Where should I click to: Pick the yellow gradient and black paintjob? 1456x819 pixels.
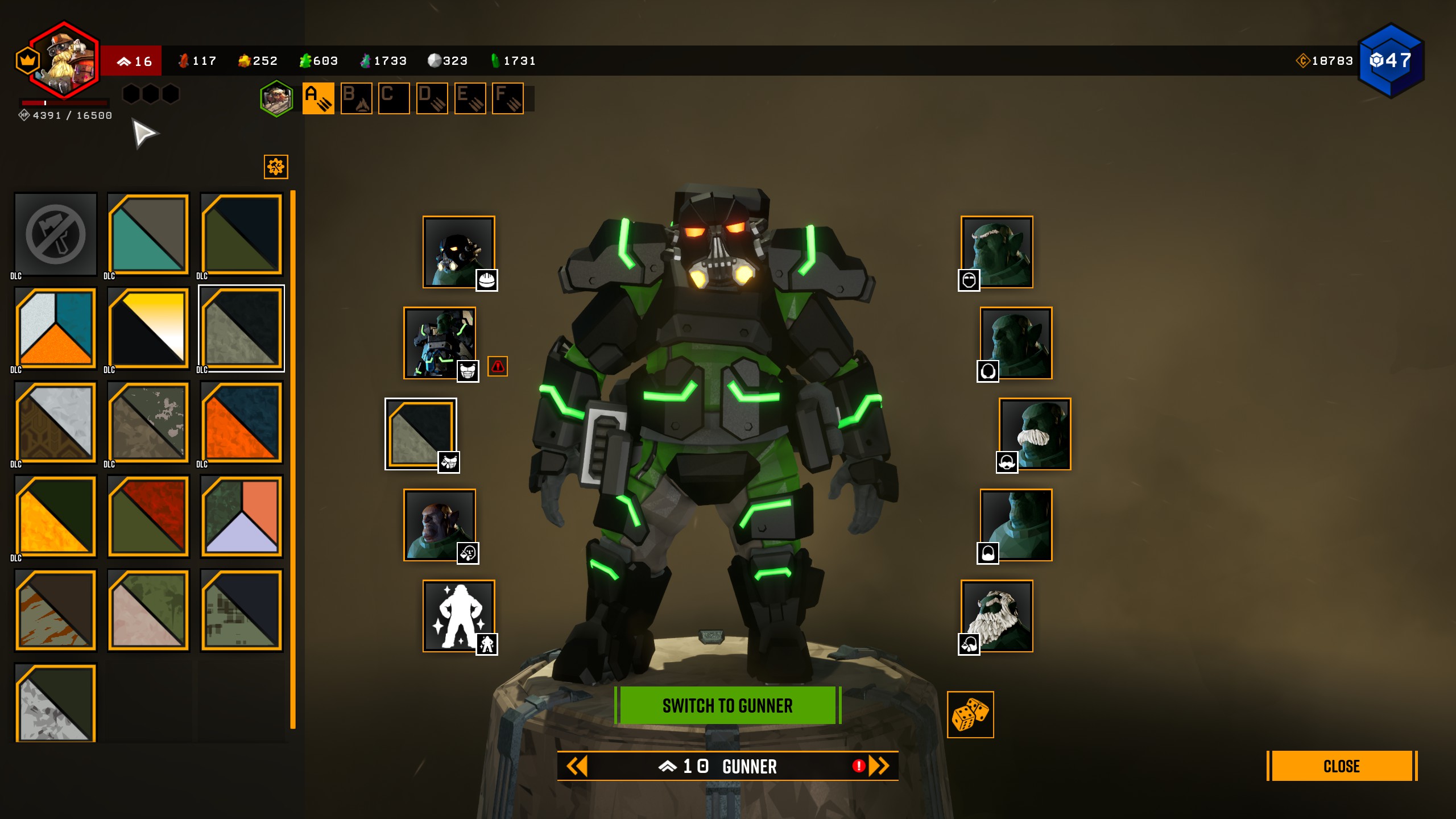(148, 328)
